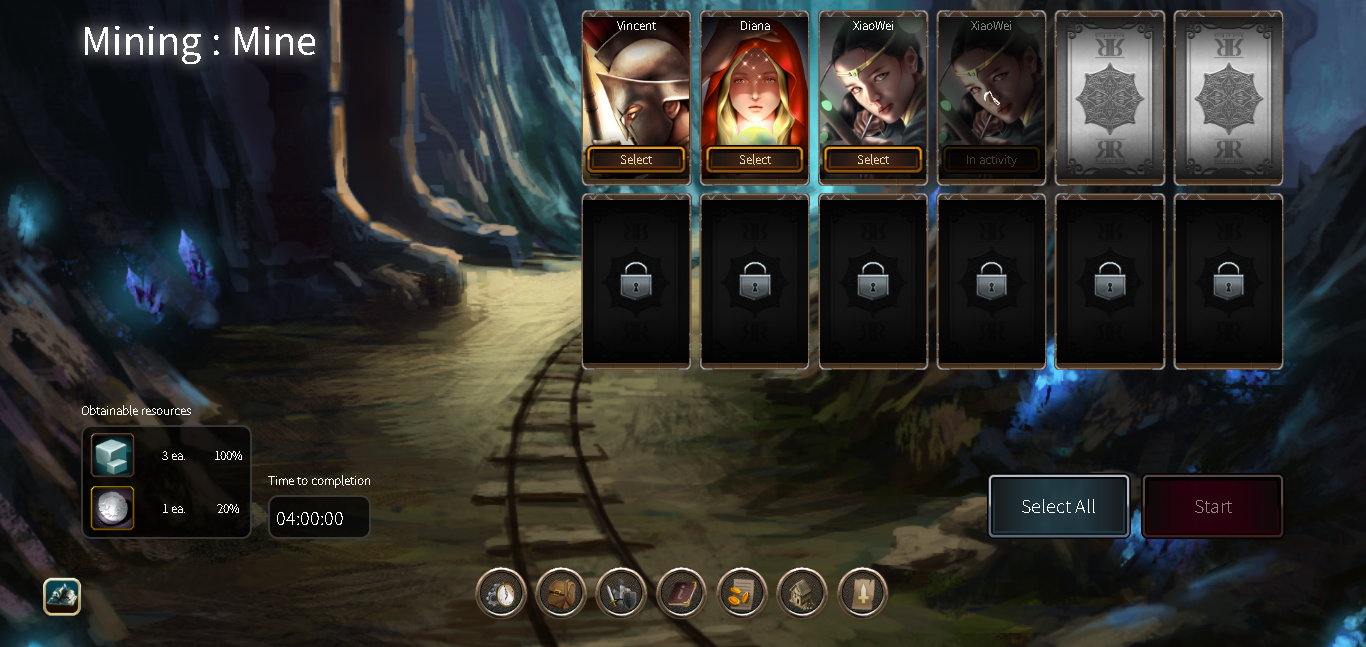This screenshot has width=1366, height=647.
Task: Inspect the silver ore resource icon
Action: 112,508
